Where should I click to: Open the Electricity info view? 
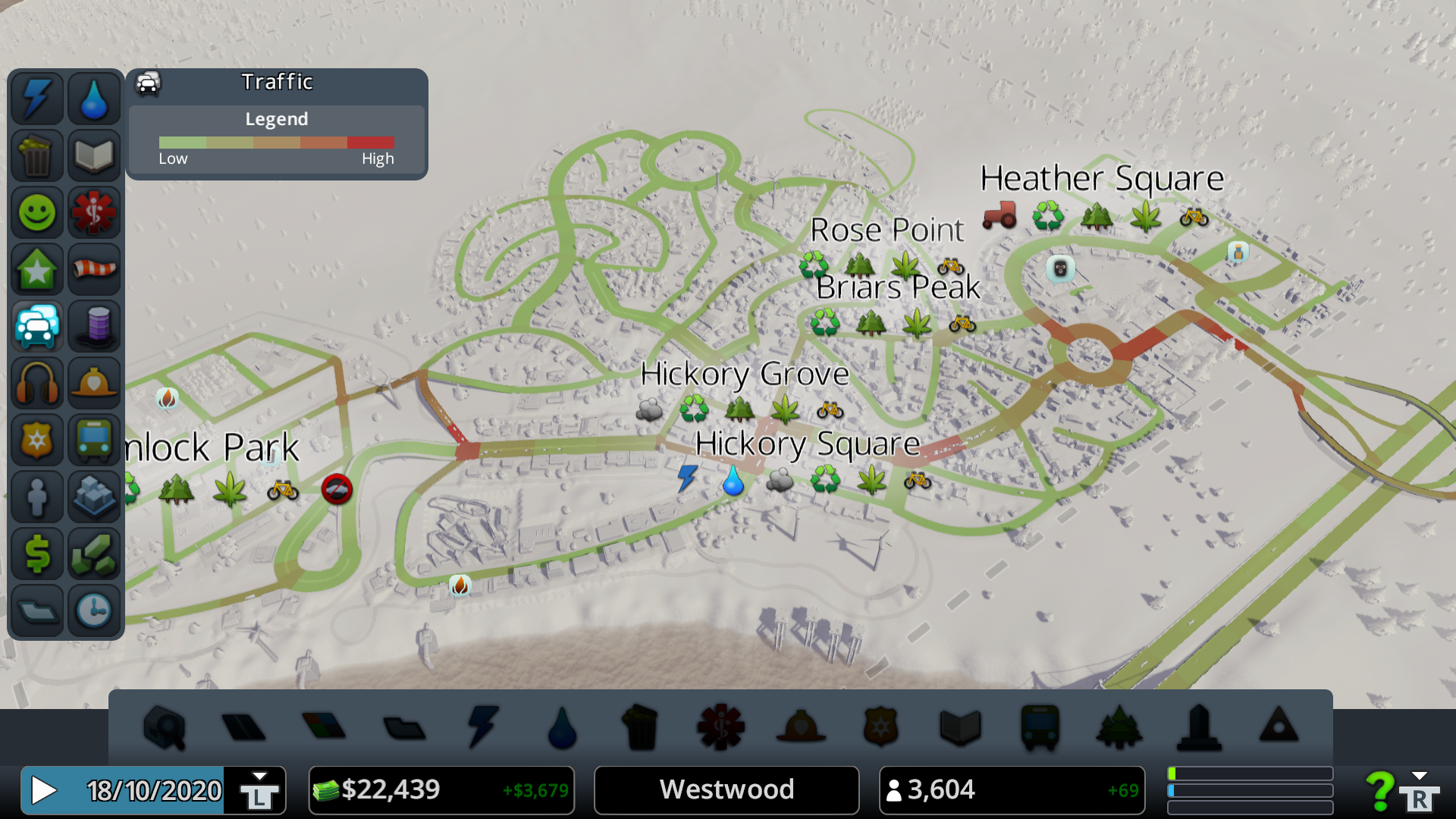pos(36,99)
